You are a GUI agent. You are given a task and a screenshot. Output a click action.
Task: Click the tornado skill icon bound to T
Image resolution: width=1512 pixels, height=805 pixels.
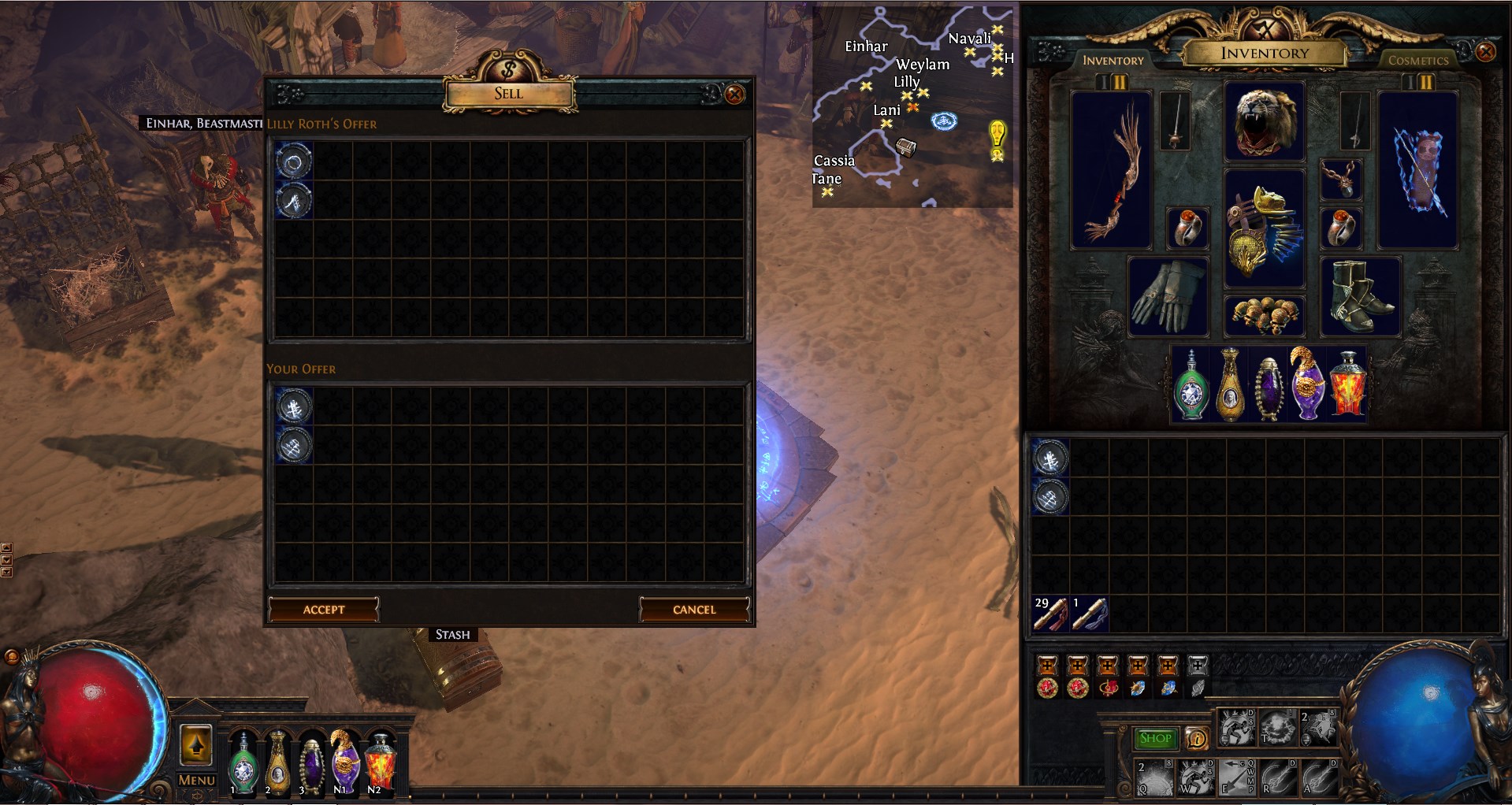click(x=1279, y=729)
